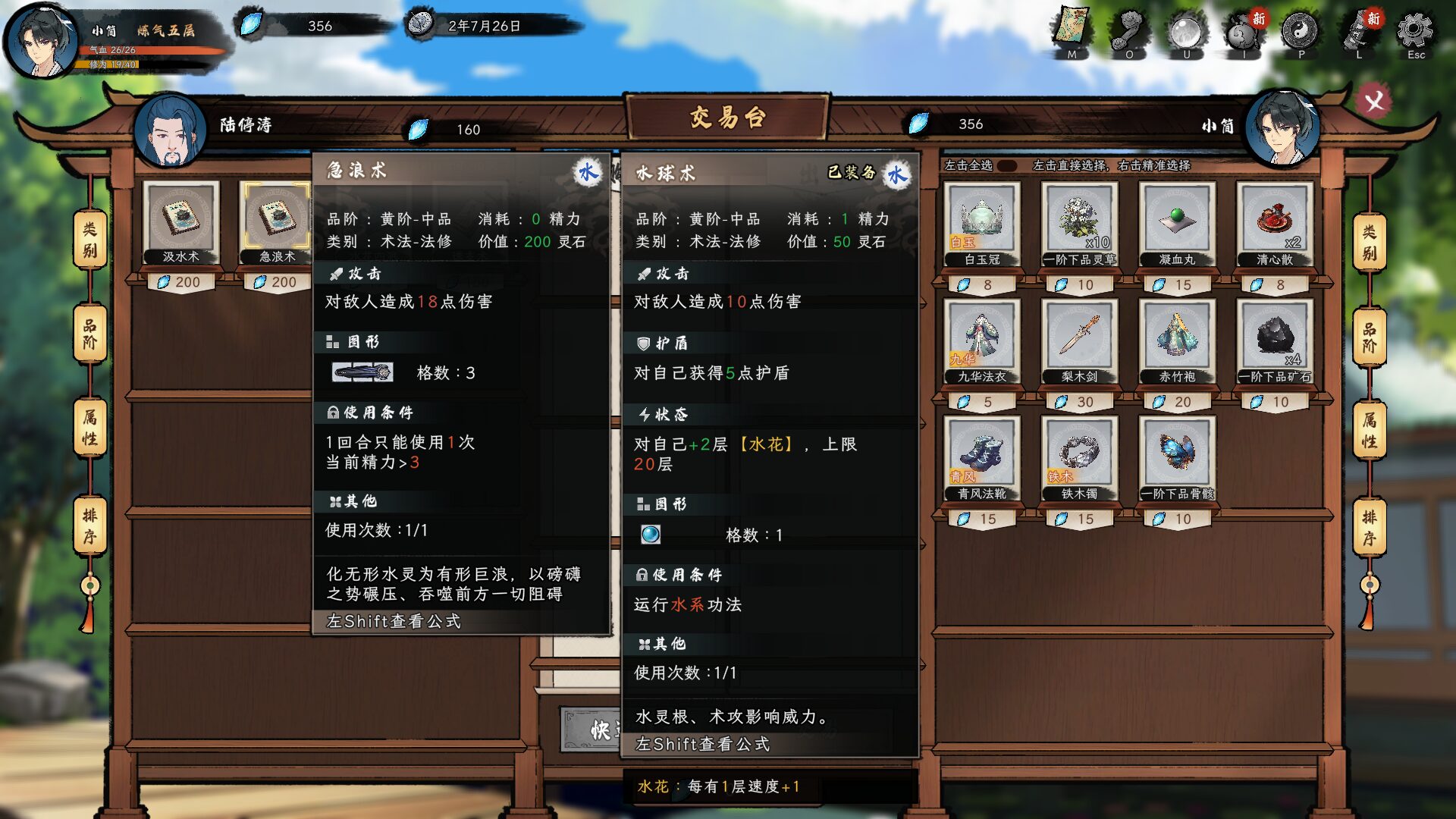The height and width of the screenshot is (819, 1456).
Task: Click the 左Shift查看公式 link on 水球术
Action: (x=701, y=745)
